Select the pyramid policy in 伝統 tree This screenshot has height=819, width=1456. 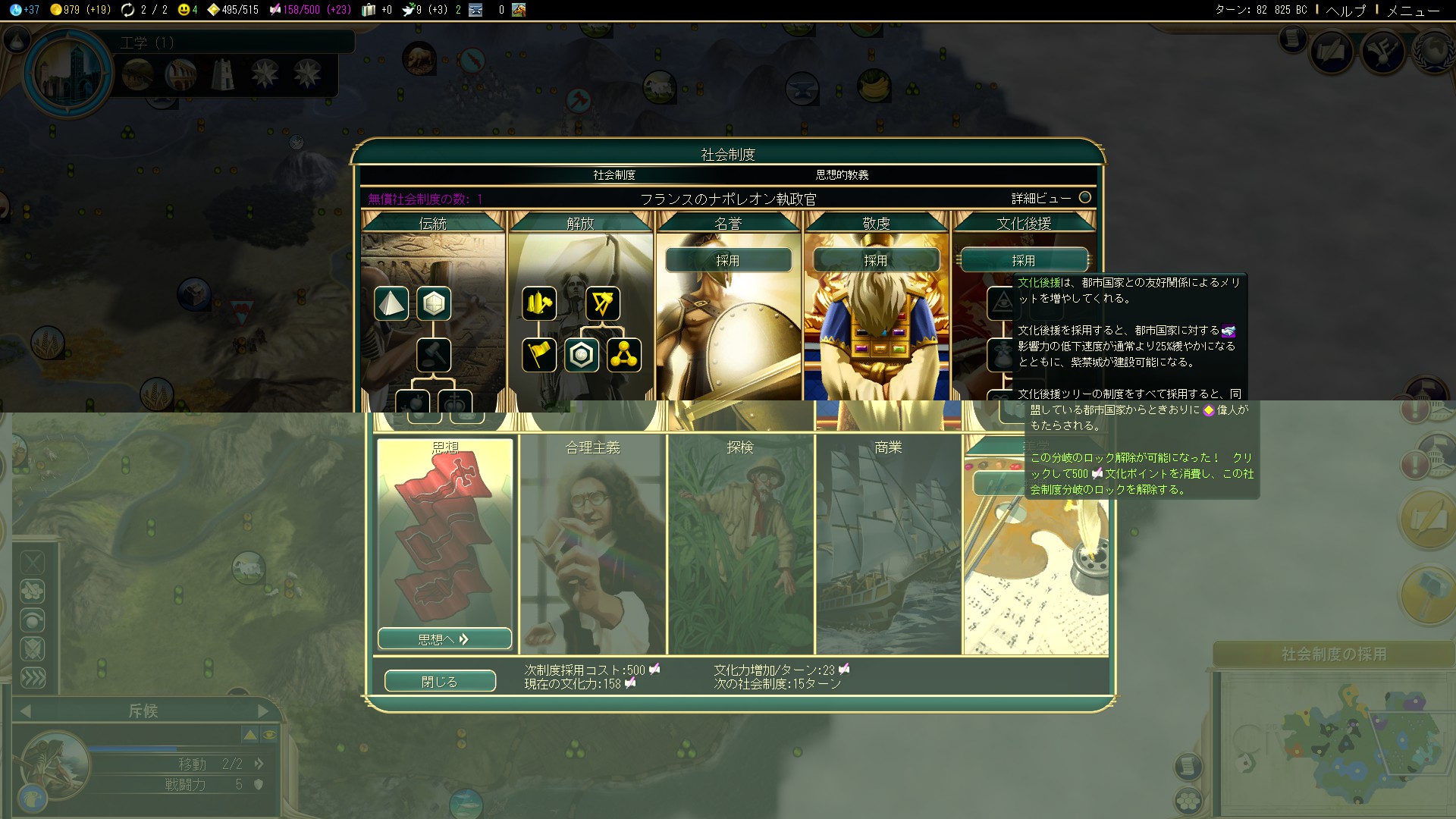tap(391, 303)
